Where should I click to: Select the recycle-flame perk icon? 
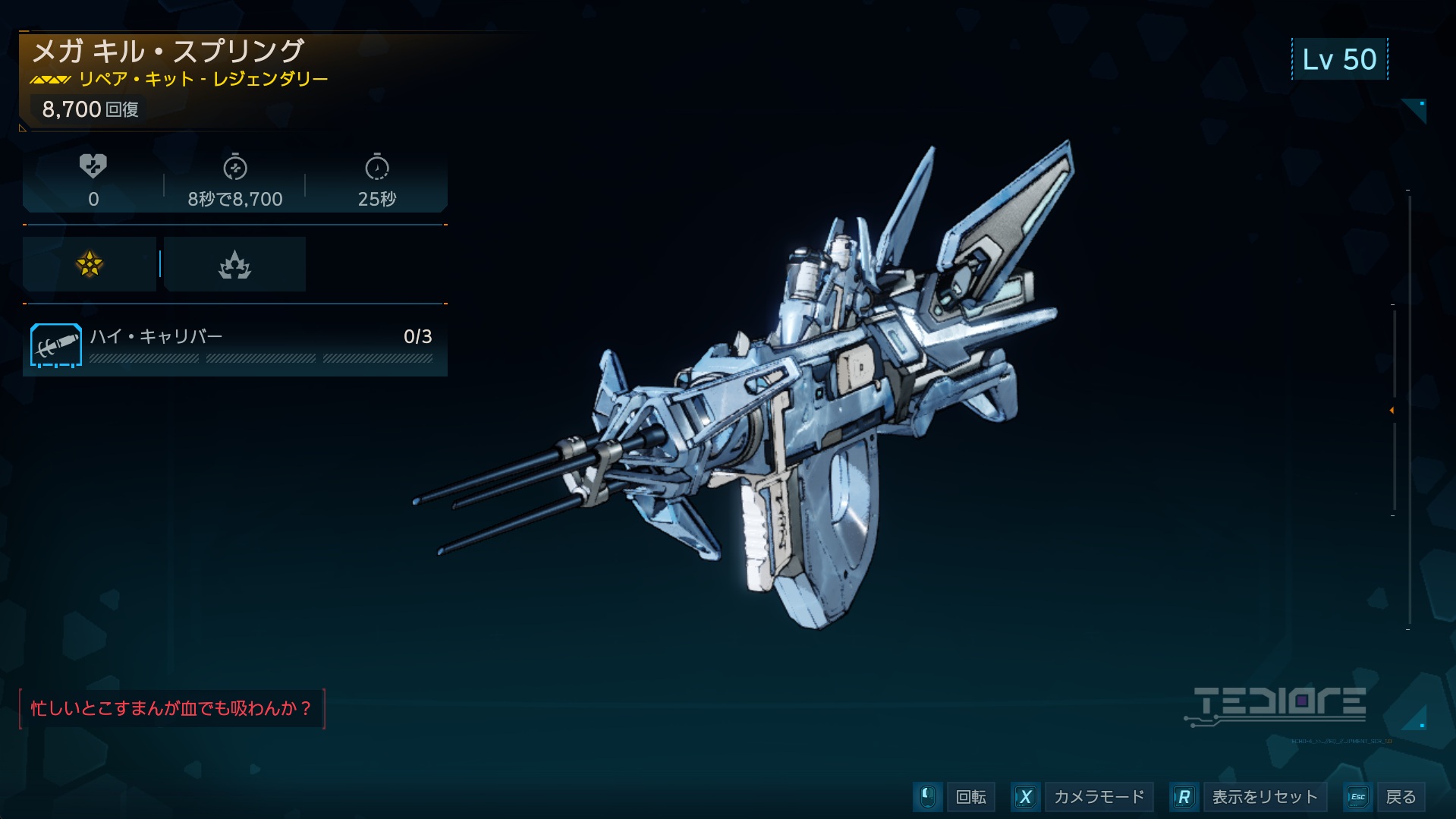click(234, 264)
